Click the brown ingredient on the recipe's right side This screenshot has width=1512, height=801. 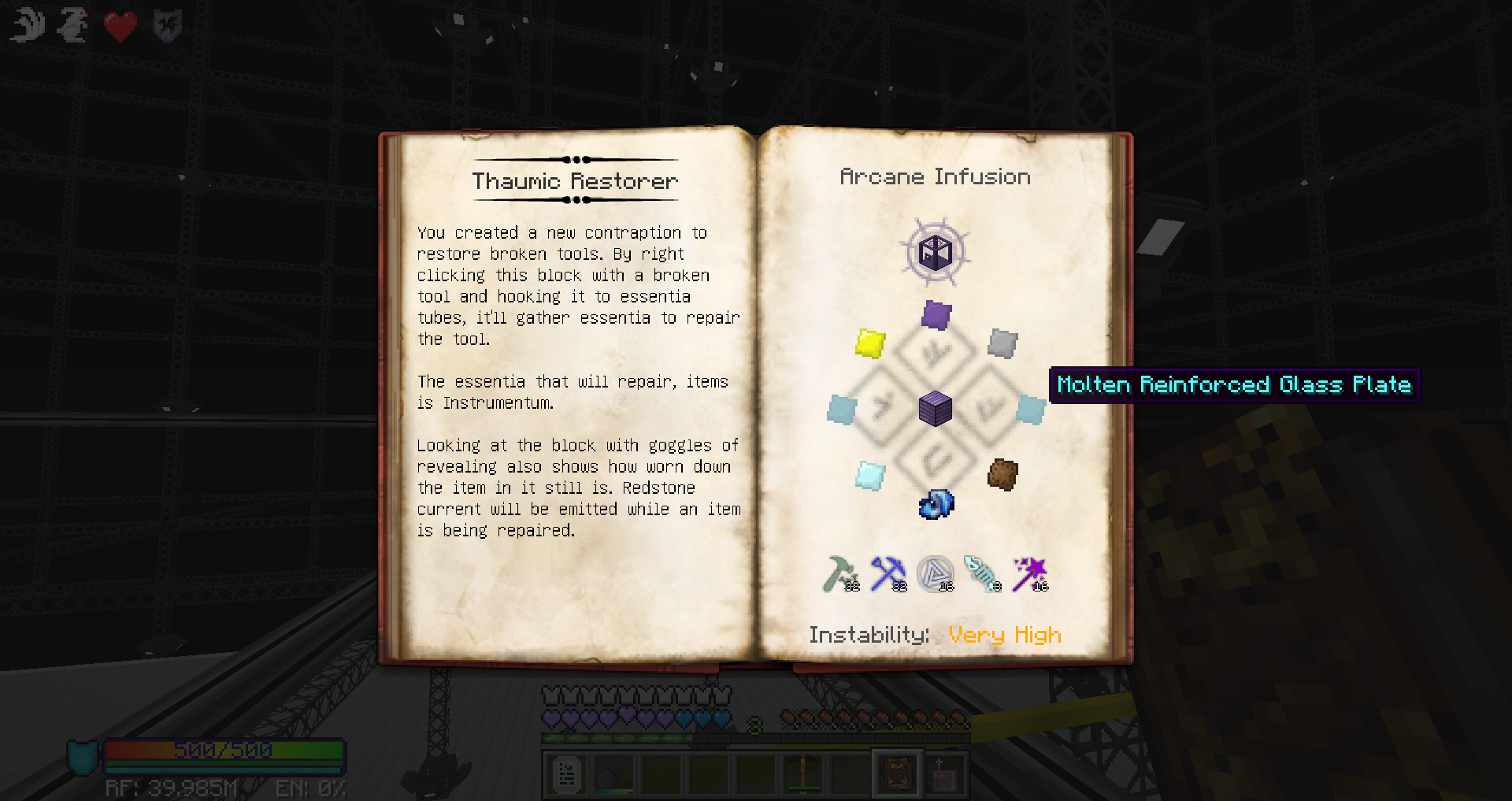(1002, 473)
